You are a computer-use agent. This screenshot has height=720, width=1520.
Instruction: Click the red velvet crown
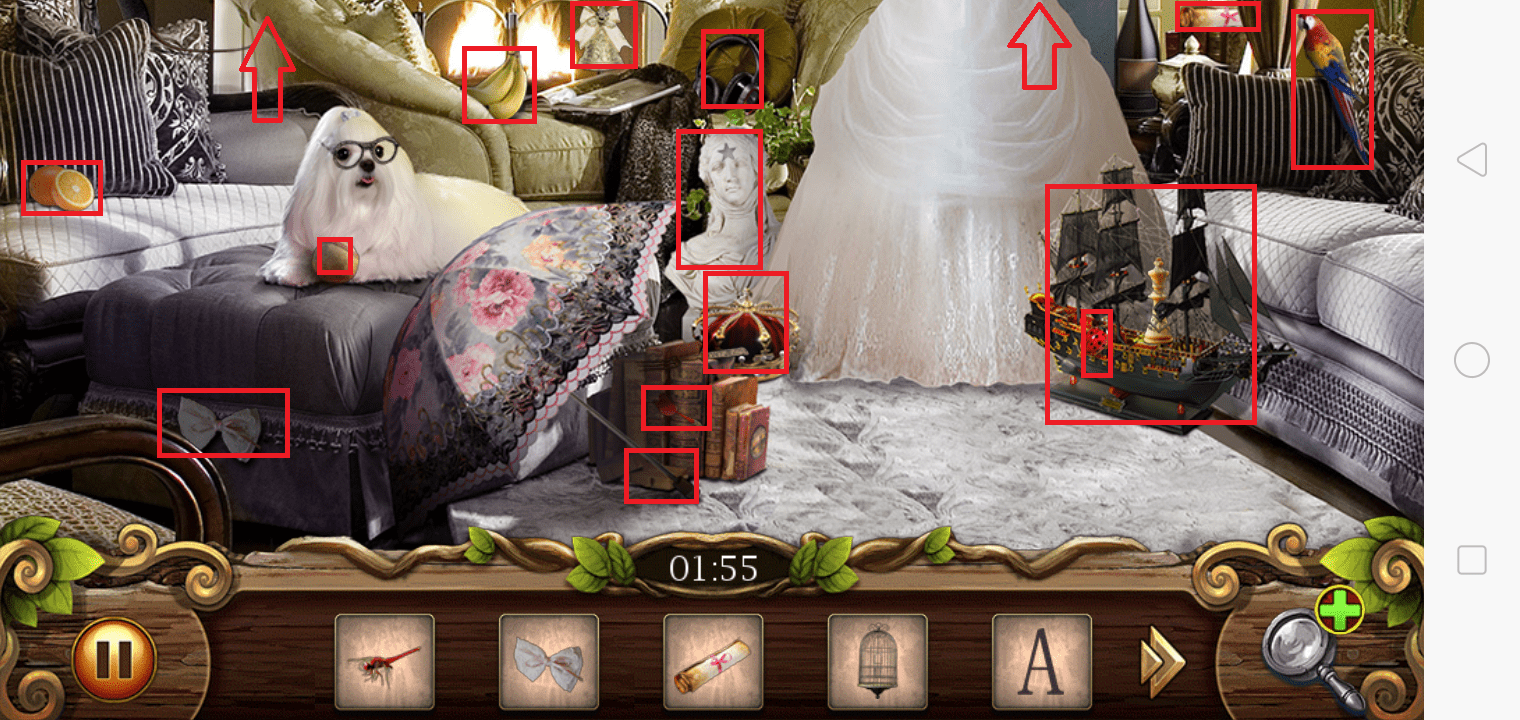coord(746,320)
